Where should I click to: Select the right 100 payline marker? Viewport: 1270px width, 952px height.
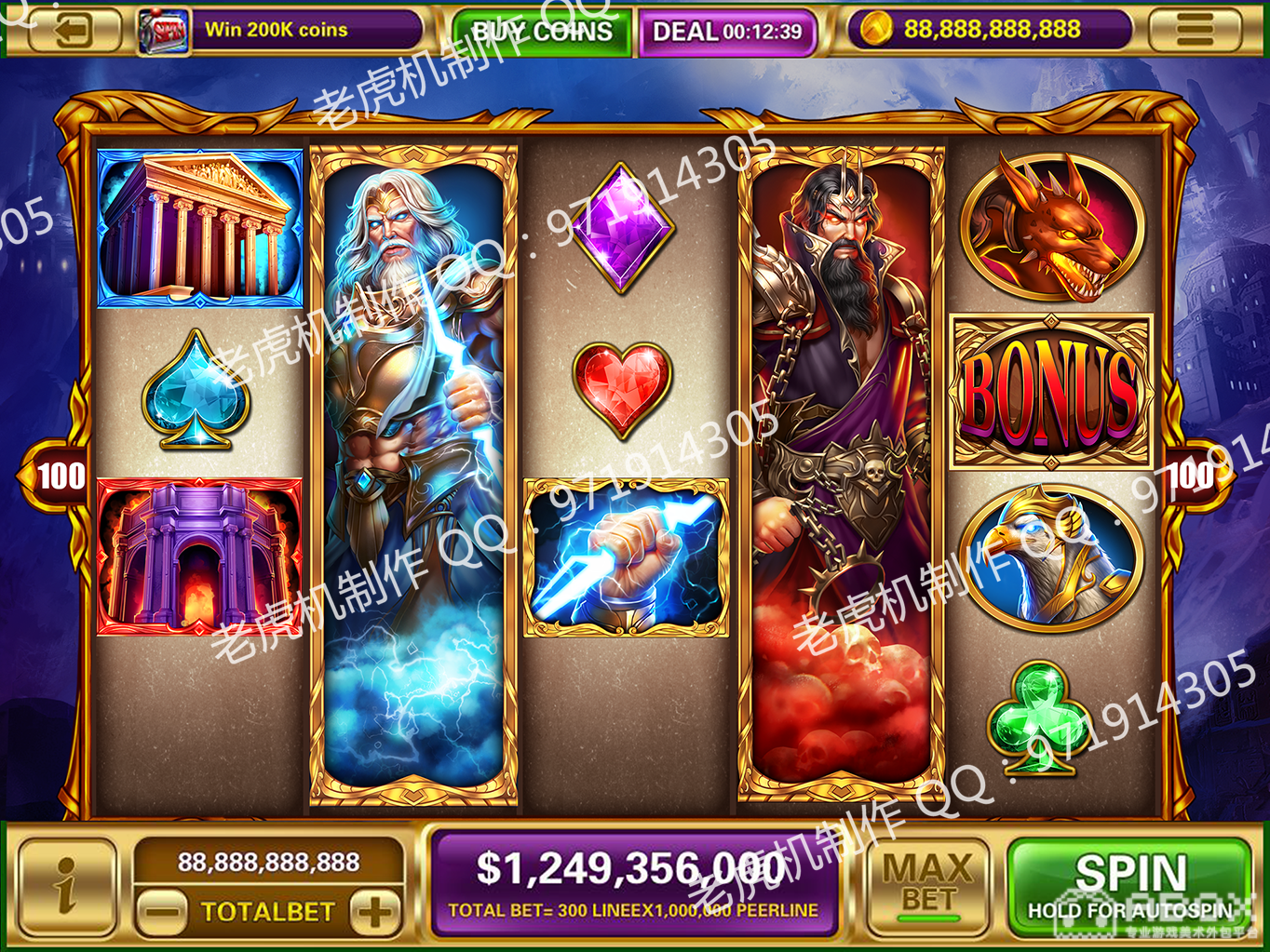tap(1195, 476)
